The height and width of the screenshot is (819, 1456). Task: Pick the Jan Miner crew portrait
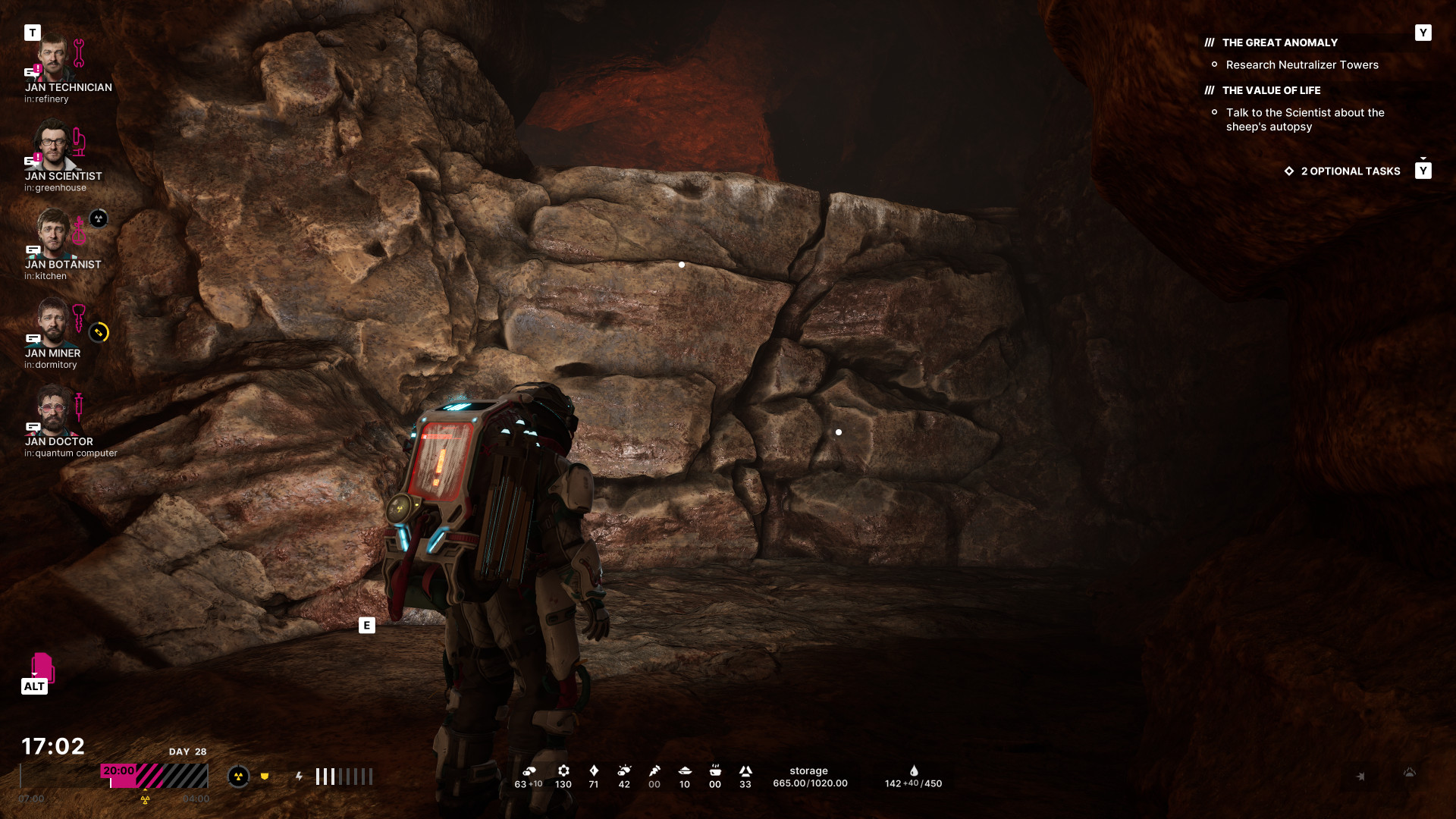tap(52, 322)
